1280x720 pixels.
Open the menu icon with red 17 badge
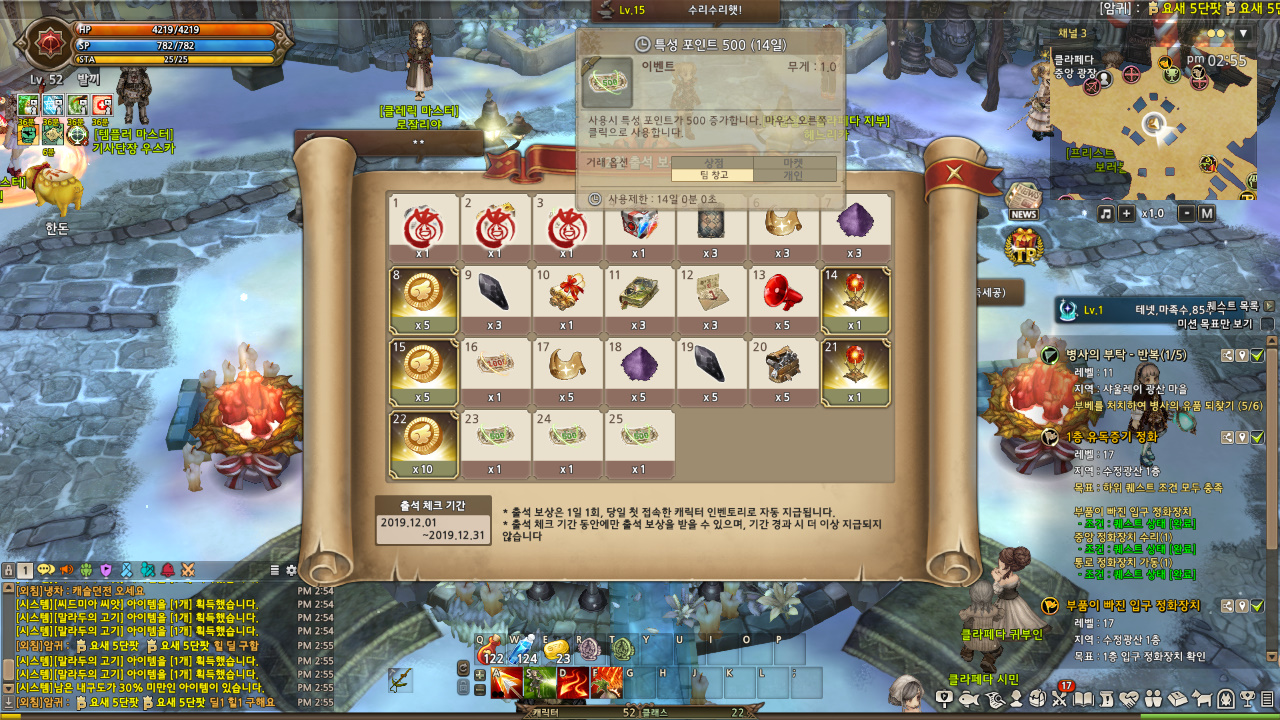pyautogui.click(x=1062, y=697)
